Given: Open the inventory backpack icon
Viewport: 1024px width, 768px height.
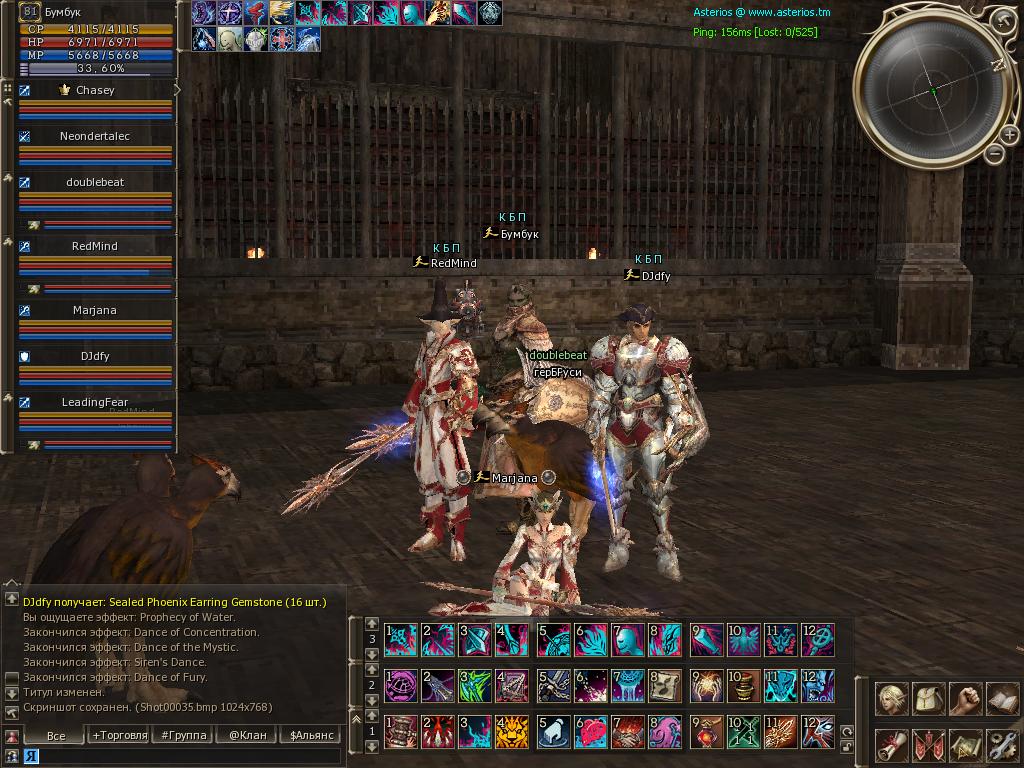Looking at the screenshot, I should click(930, 699).
